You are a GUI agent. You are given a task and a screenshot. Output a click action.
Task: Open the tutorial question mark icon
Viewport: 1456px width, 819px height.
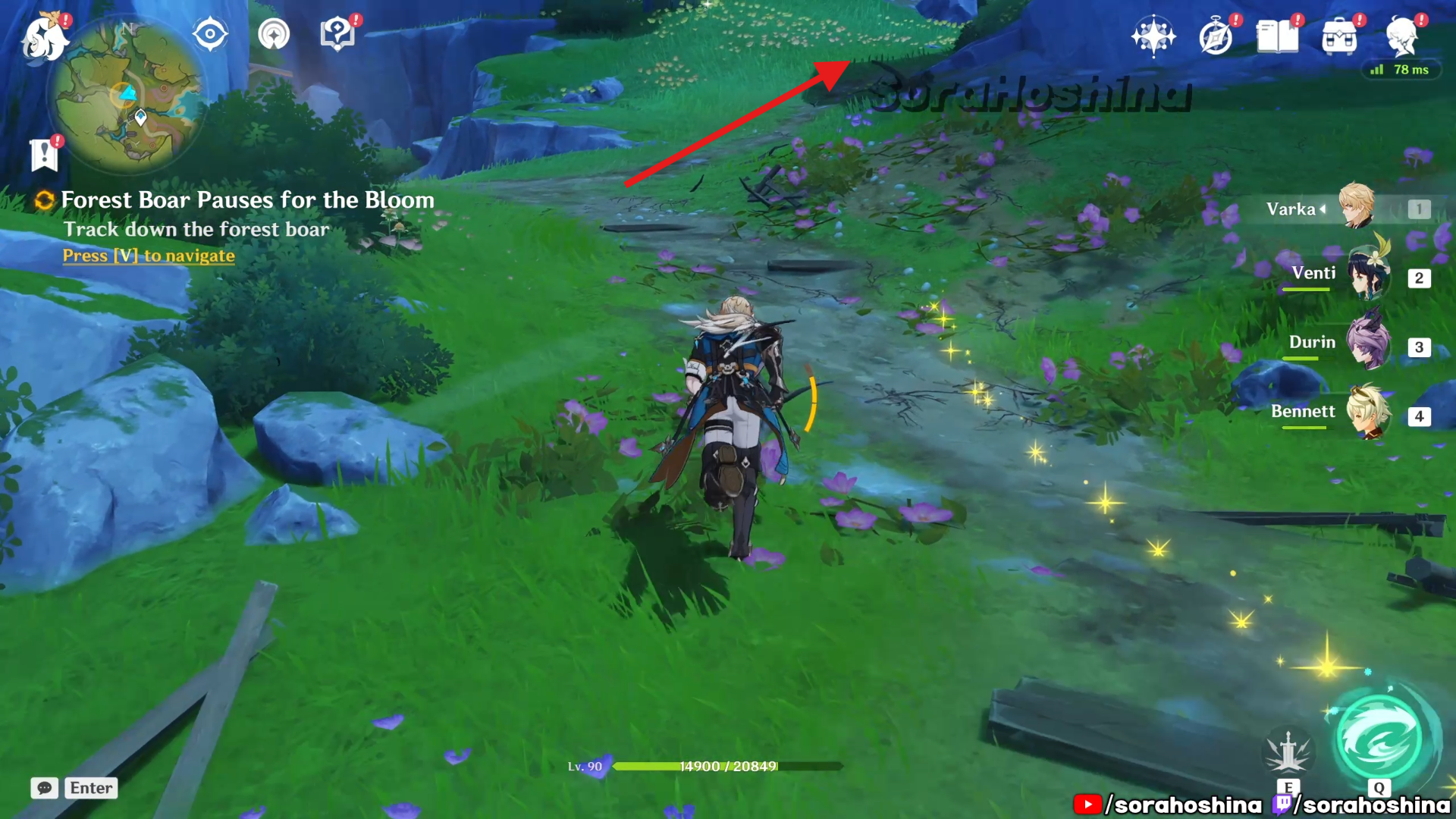[x=337, y=34]
